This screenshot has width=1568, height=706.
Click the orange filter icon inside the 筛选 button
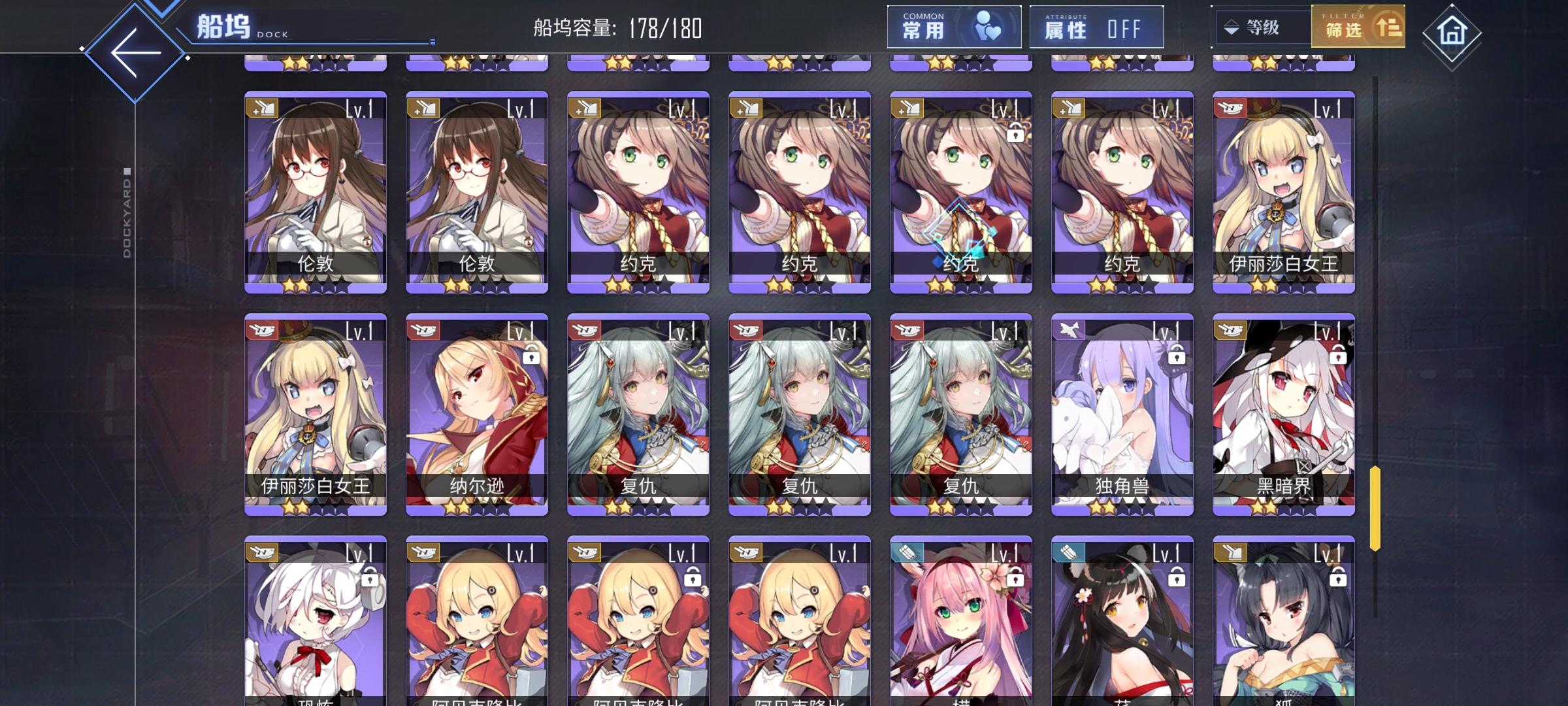[x=1388, y=28]
